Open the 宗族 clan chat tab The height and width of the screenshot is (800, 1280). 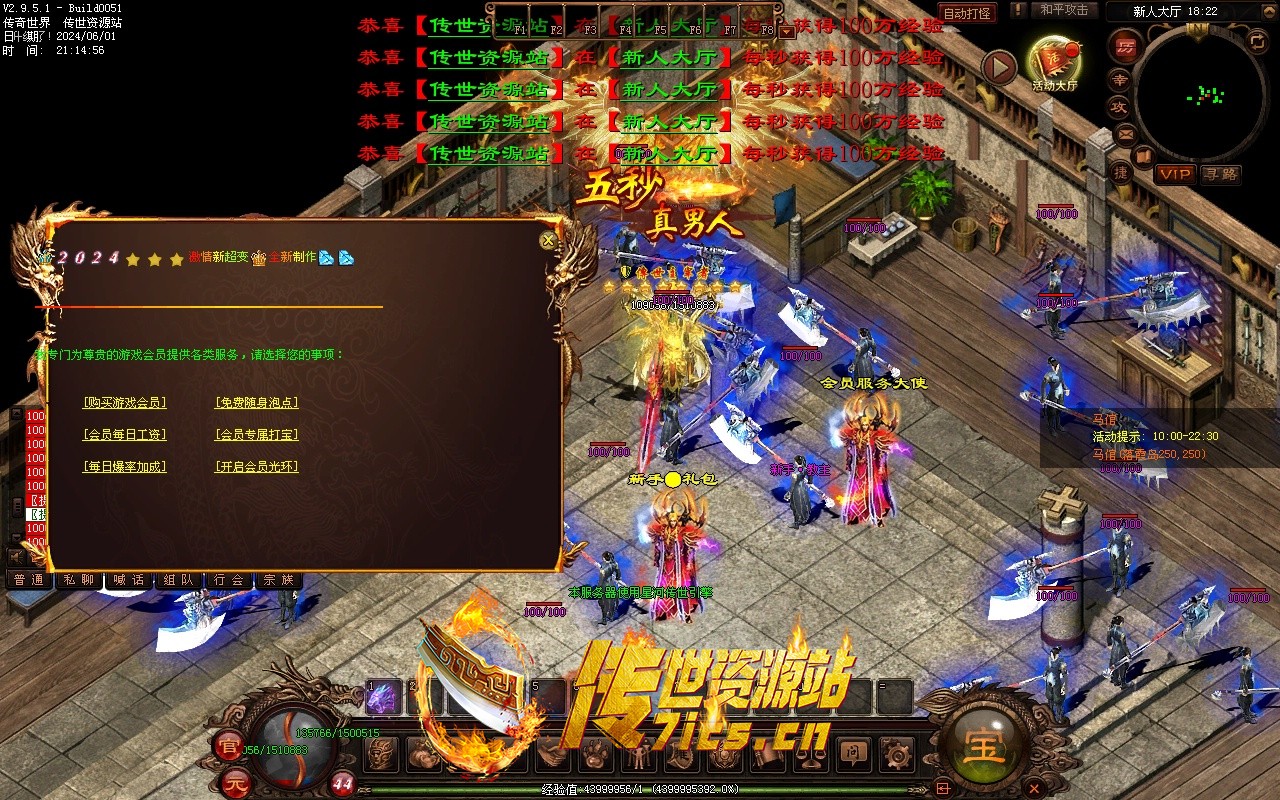coord(279,580)
